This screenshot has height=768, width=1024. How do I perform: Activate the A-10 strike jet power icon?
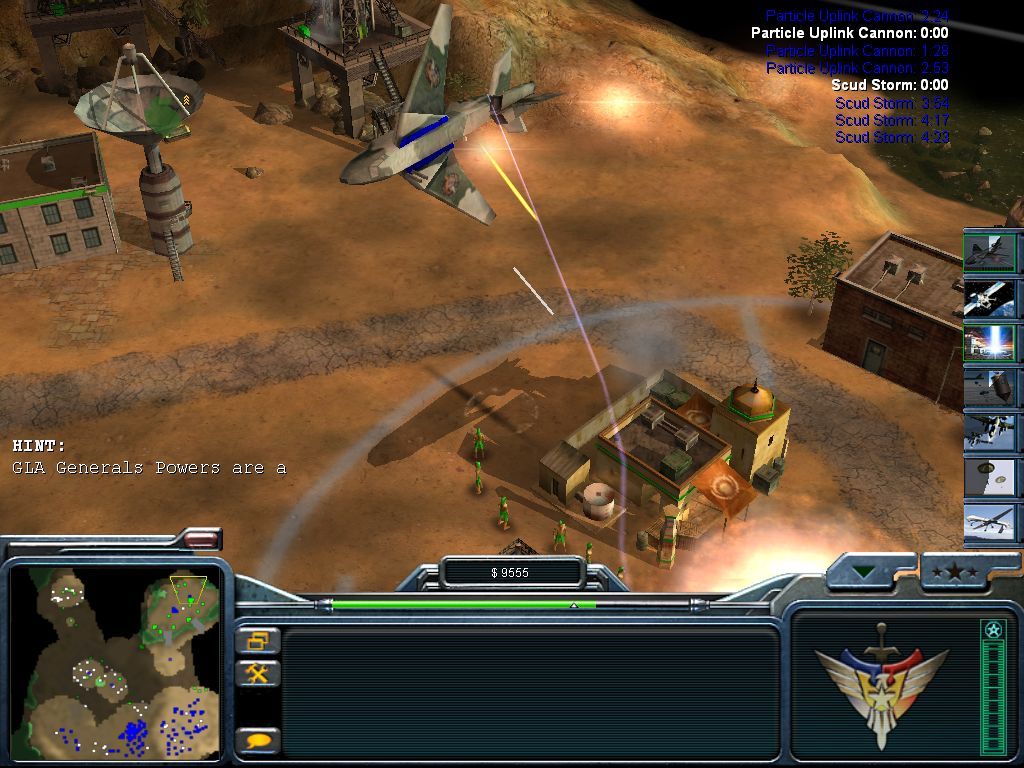click(990, 251)
